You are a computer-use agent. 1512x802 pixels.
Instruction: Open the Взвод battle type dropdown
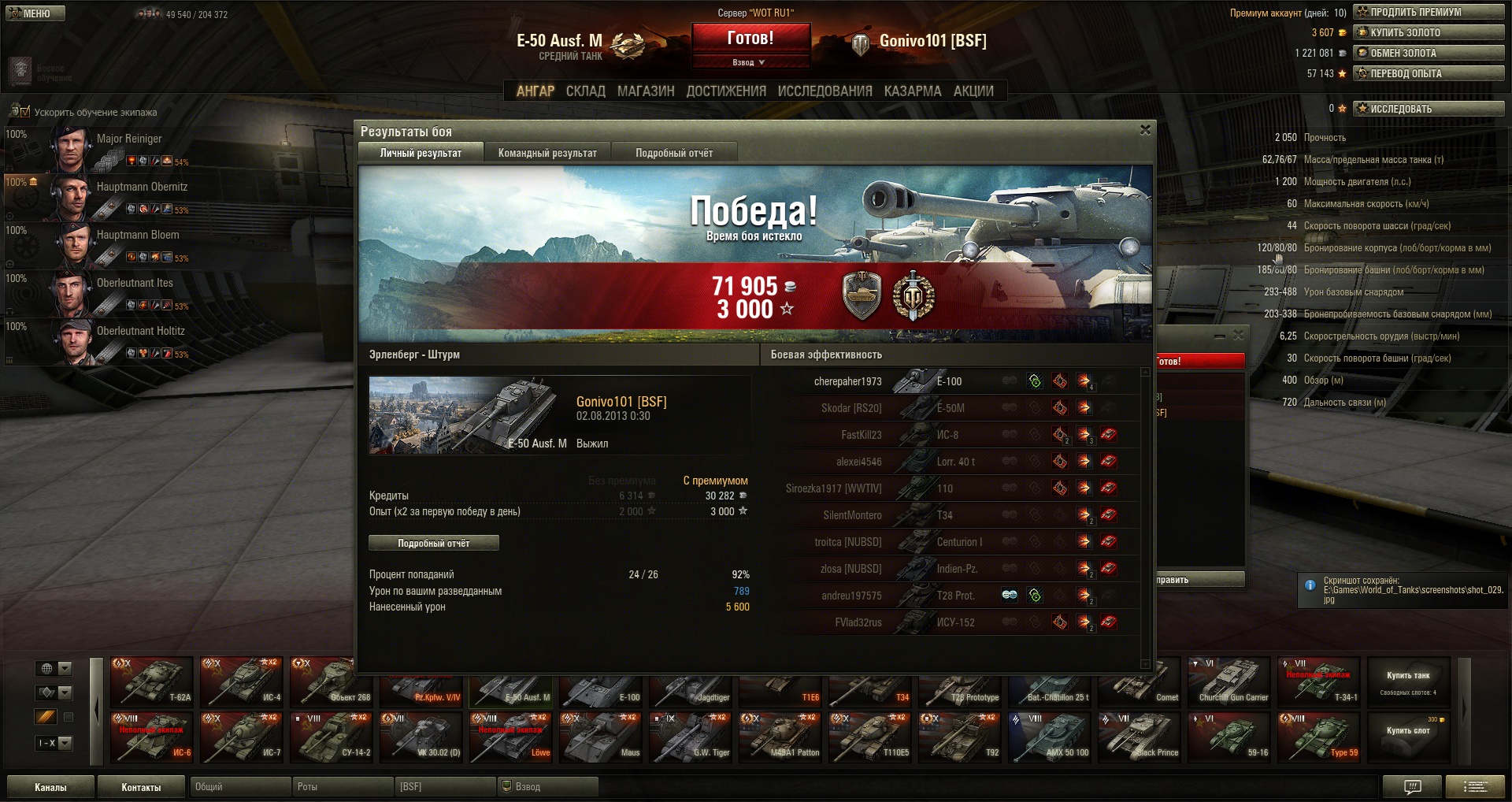pyautogui.click(x=750, y=62)
